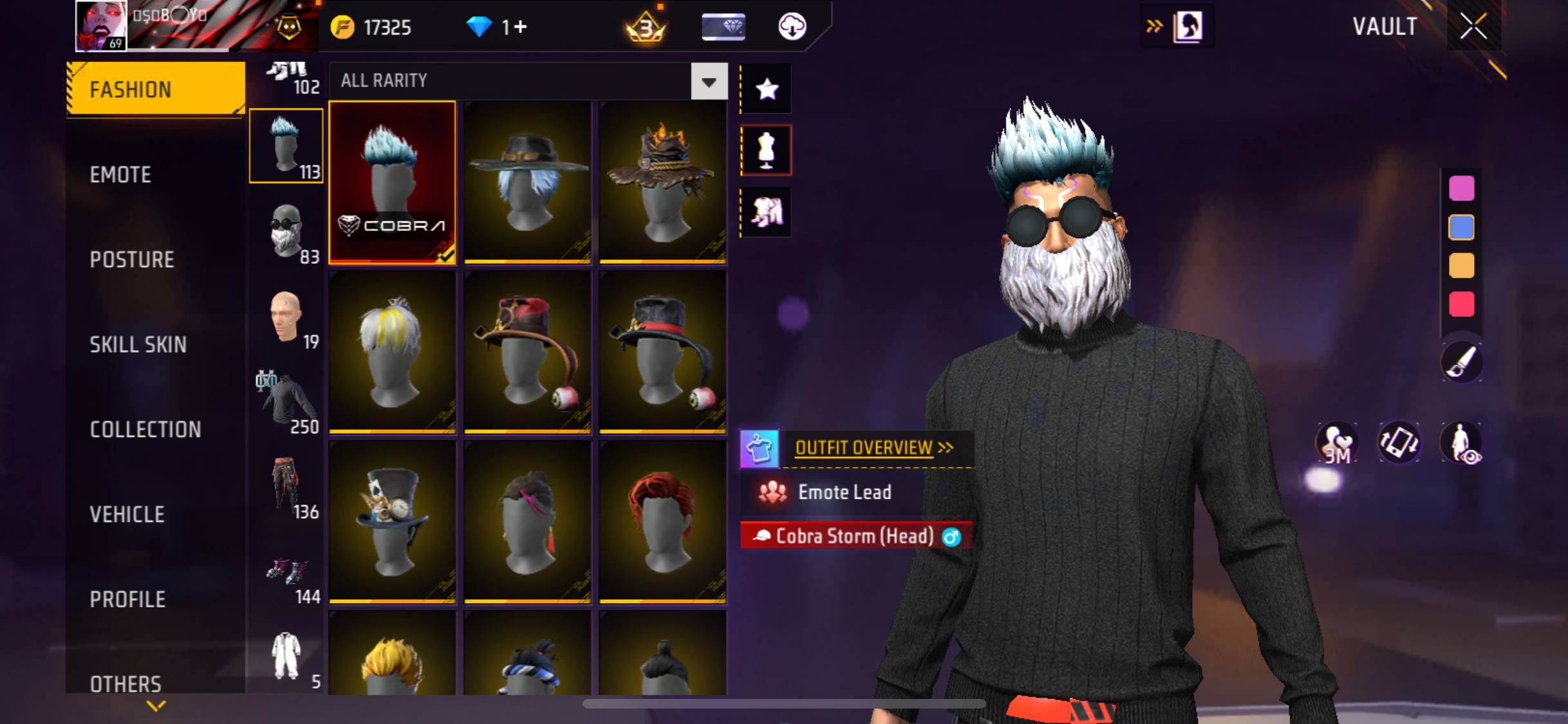Image resolution: width=1568 pixels, height=724 pixels.
Task: Tap the paintbrush customize icon
Action: pyautogui.click(x=1461, y=362)
